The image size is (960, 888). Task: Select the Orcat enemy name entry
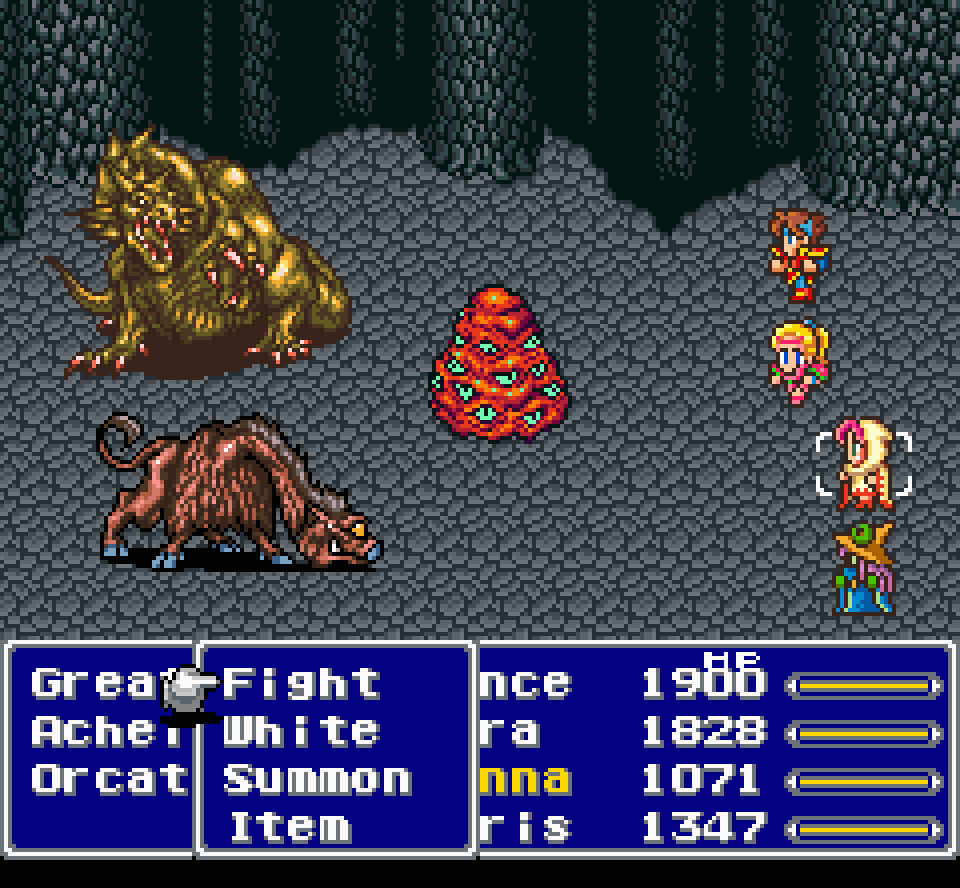pos(109,779)
